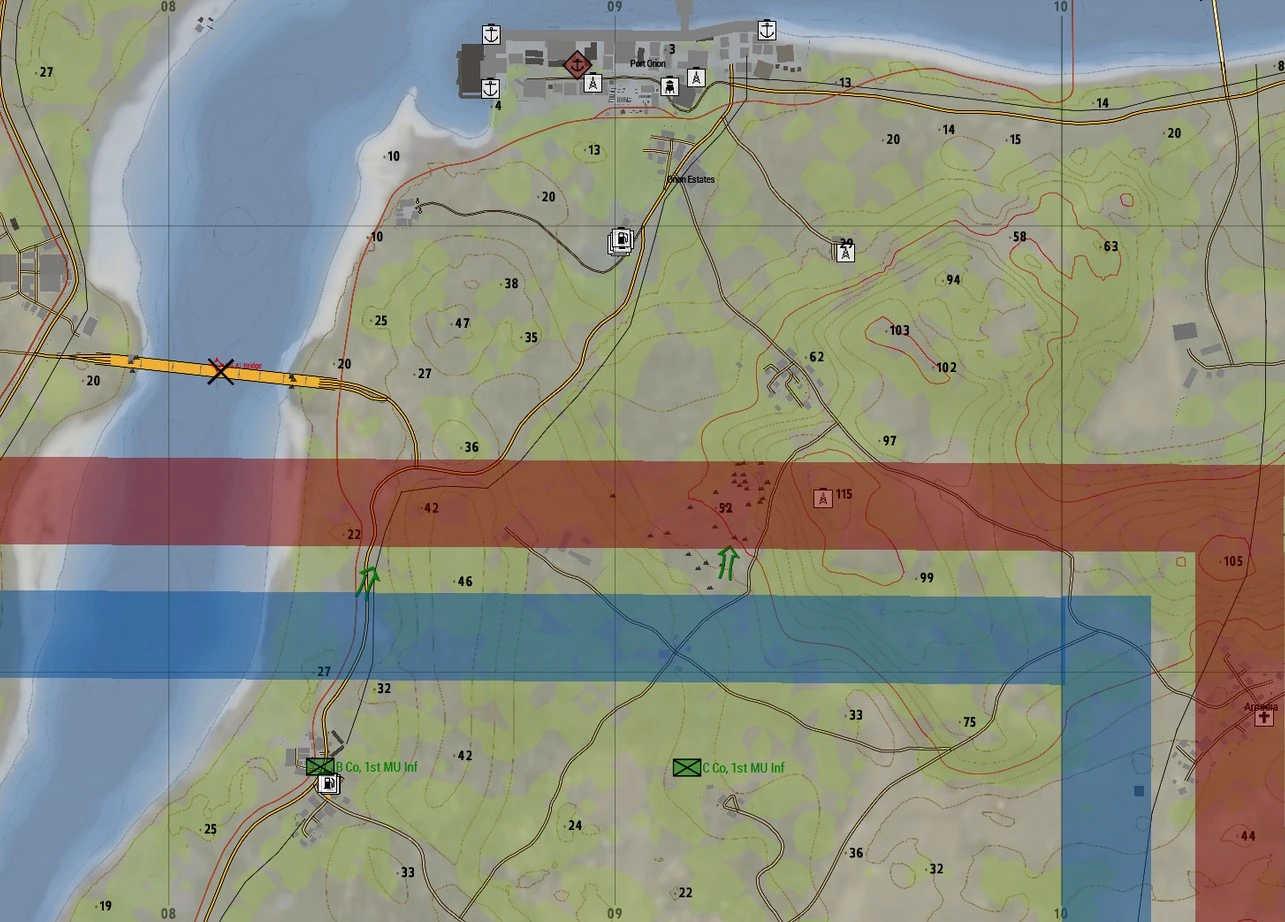The height and width of the screenshot is (922, 1285).
Task: Select the C Co, 1st MU Inf marker
Action: point(685,768)
